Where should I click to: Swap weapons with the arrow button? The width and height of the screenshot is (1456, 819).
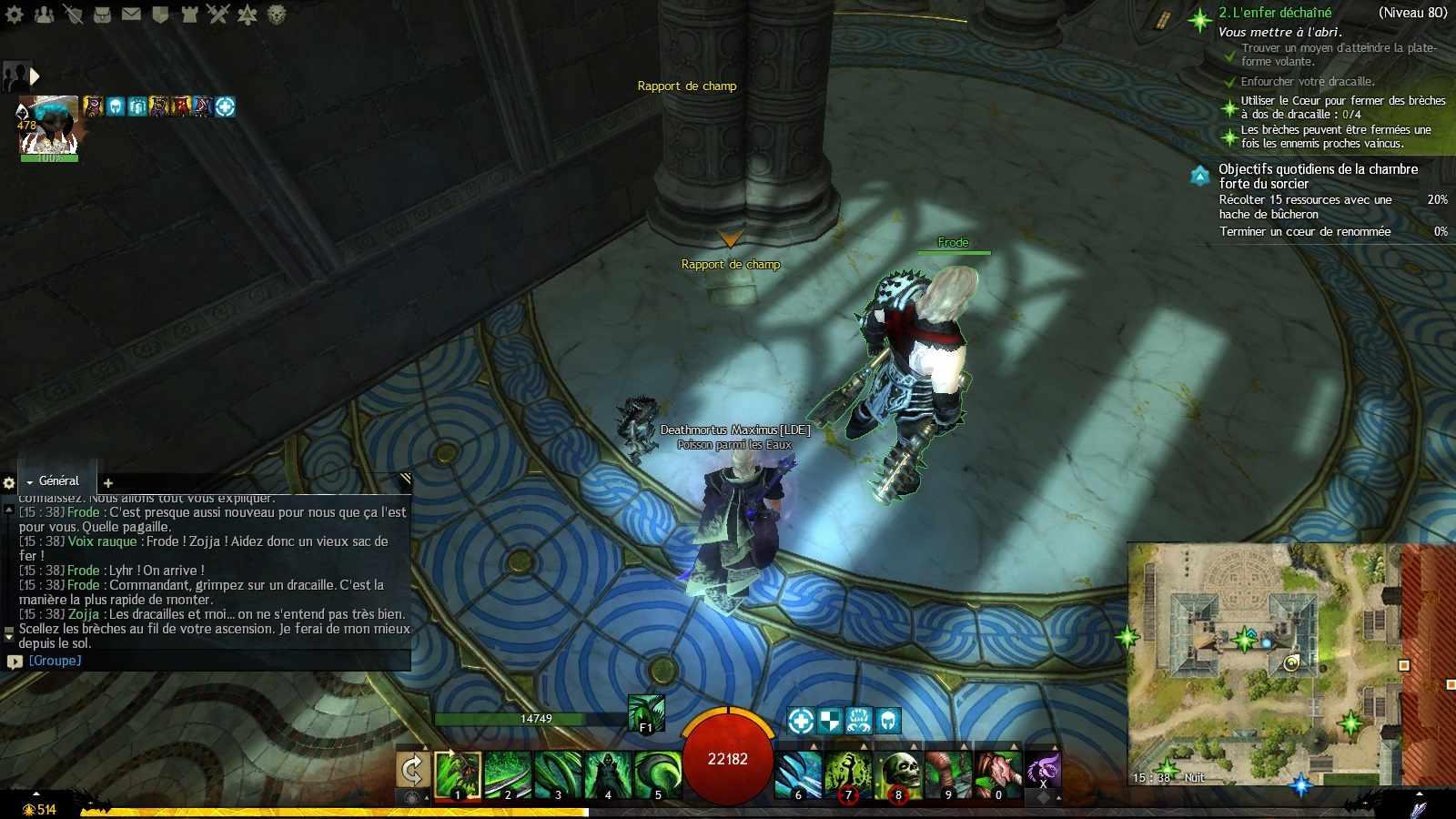tap(412, 771)
